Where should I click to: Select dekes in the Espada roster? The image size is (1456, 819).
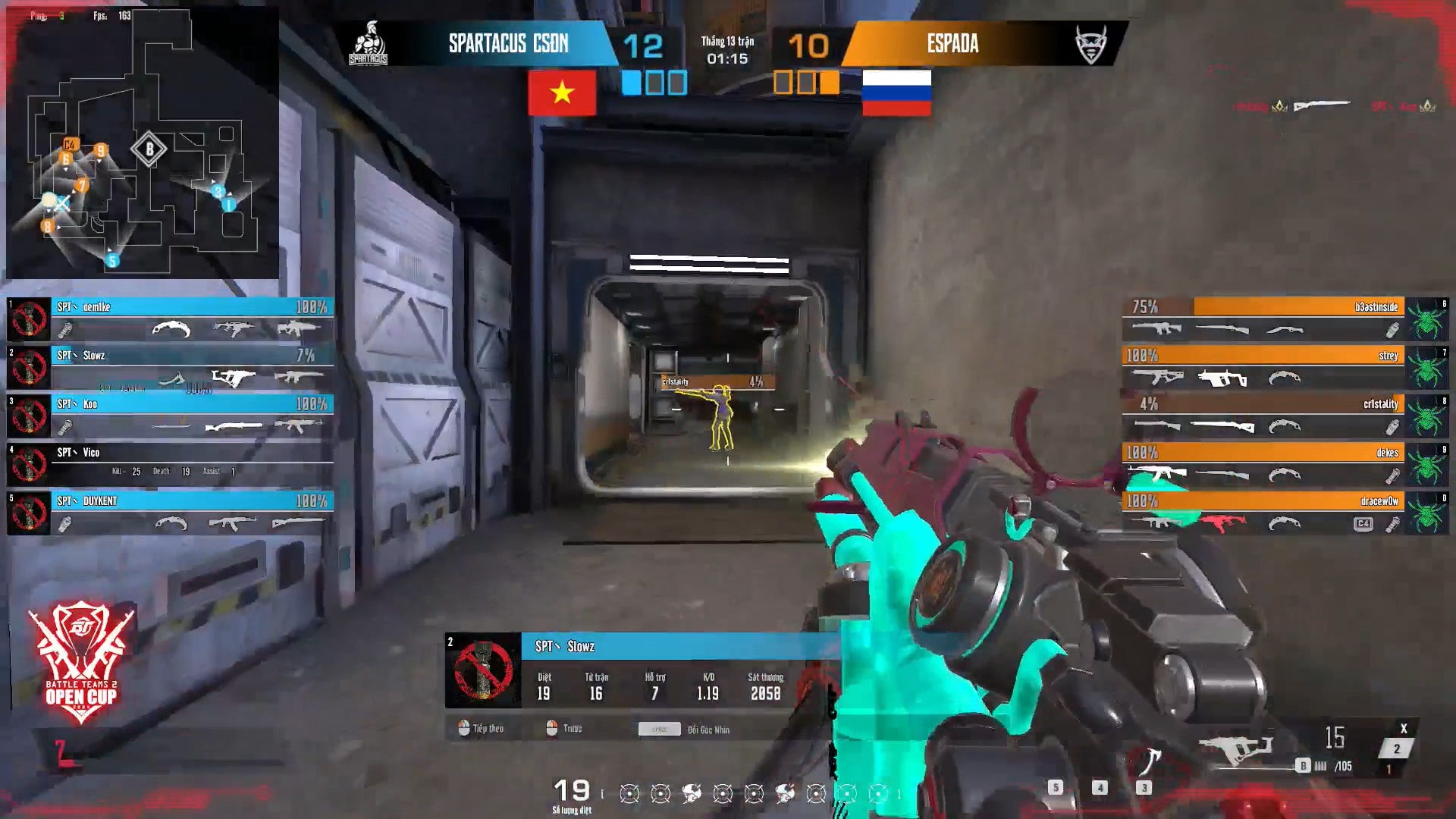[x=1263, y=464]
